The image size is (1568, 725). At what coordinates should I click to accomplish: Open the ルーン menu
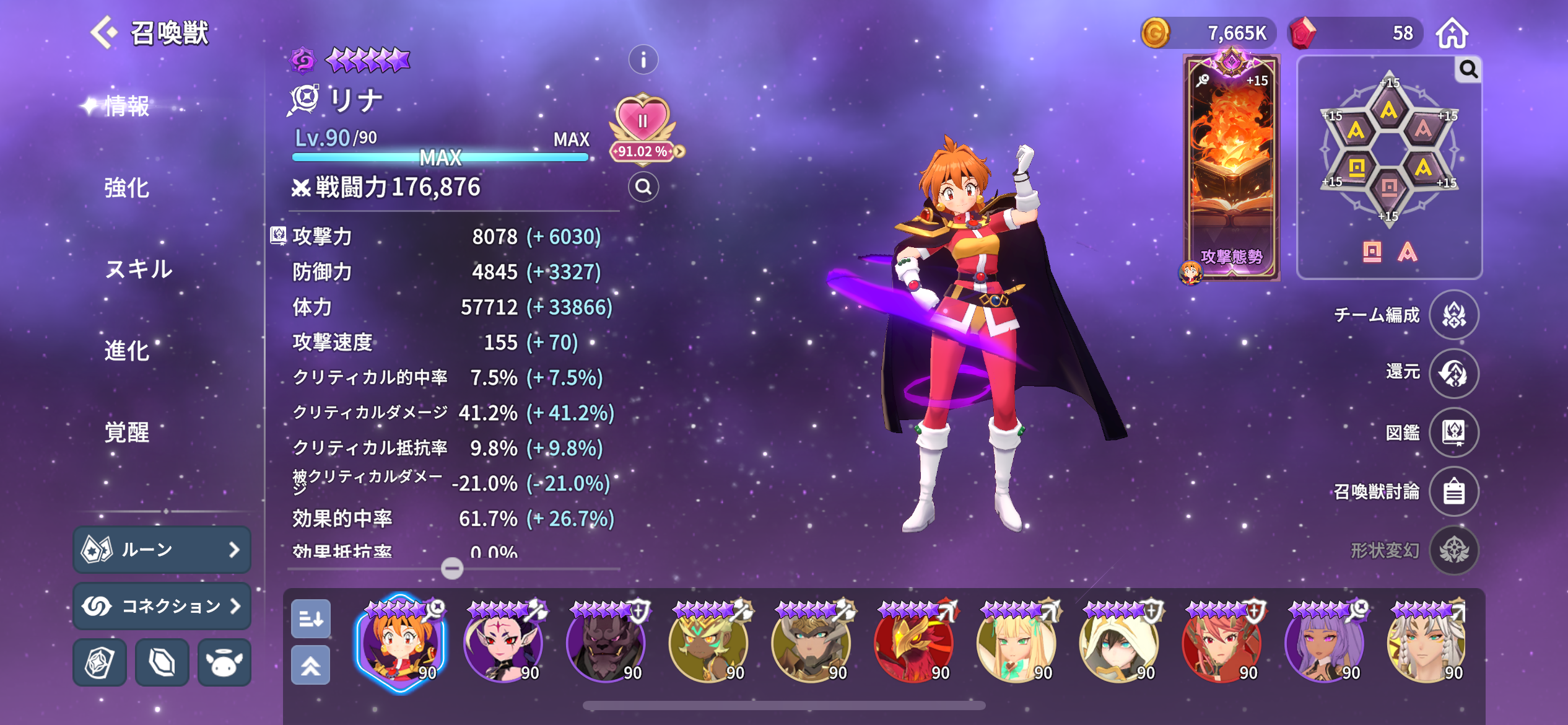tap(162, 550)
